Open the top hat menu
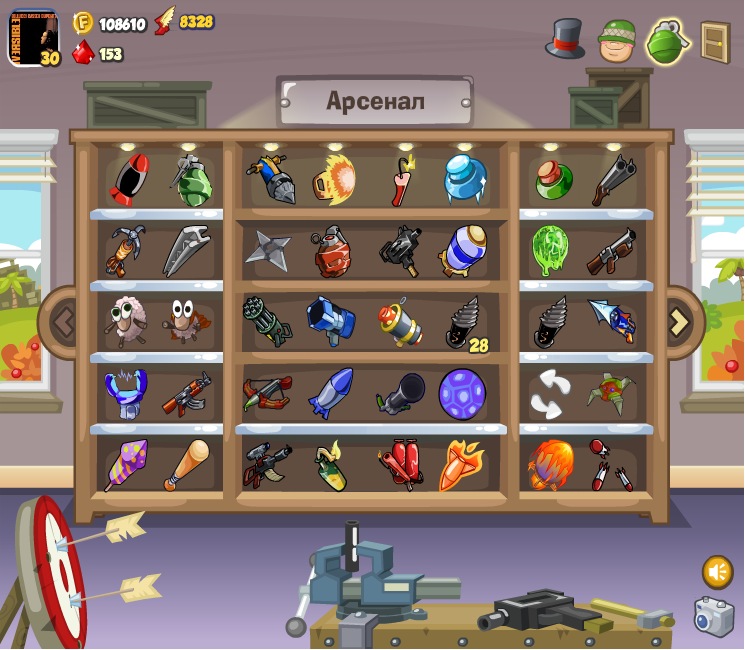The height and width of the screenshot is (650, 745). tap(565, 39)
